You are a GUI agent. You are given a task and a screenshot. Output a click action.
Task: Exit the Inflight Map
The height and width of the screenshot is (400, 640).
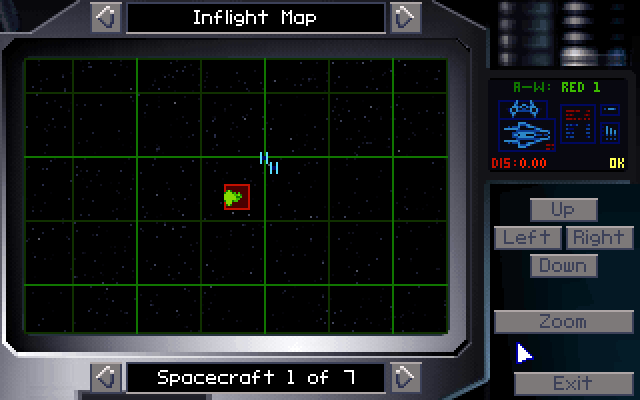tap(572, 383)
